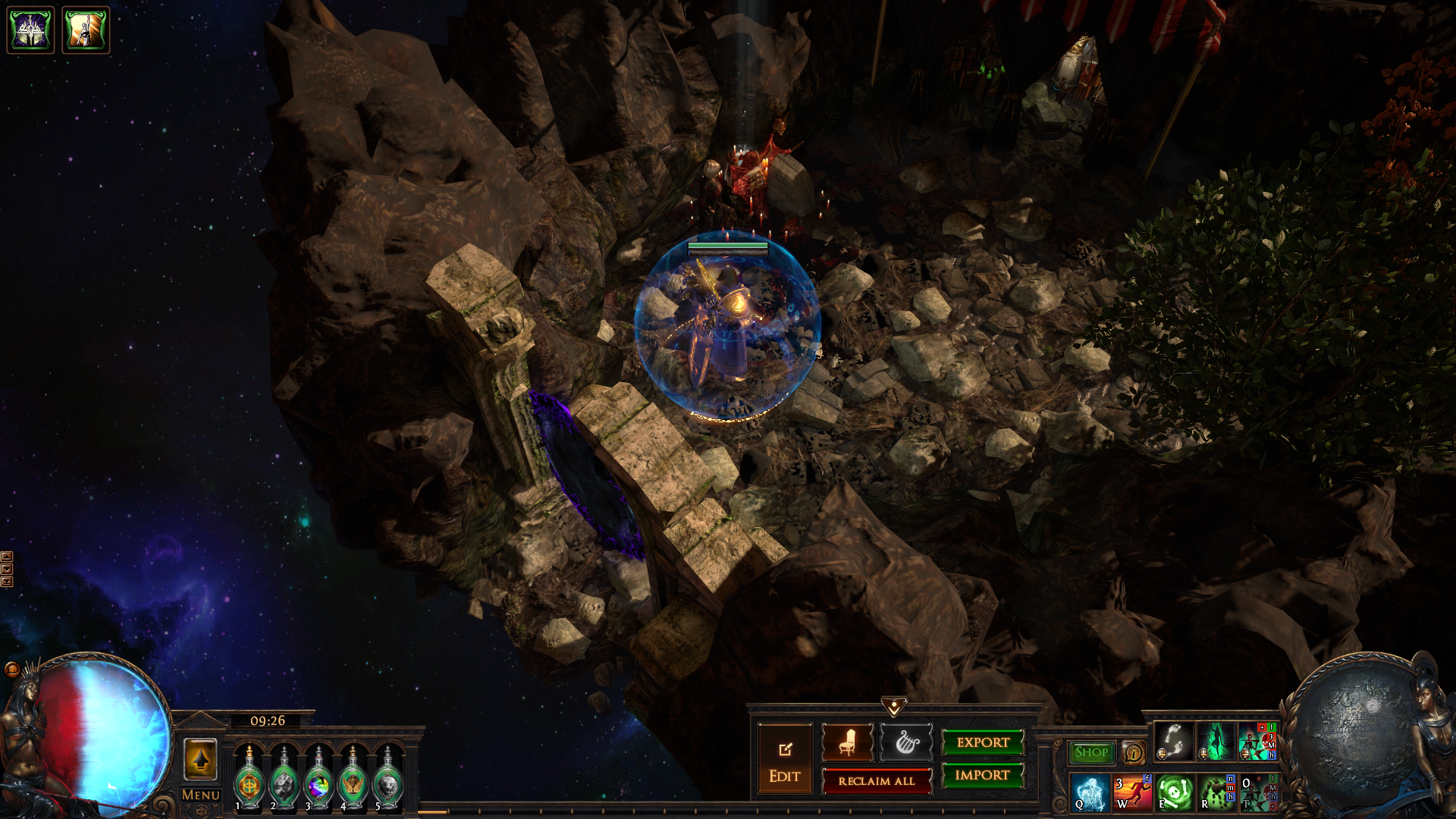Open the chair decorations button
The height and width of the screenshot is (819, 1456).
(x=848, y=742)
